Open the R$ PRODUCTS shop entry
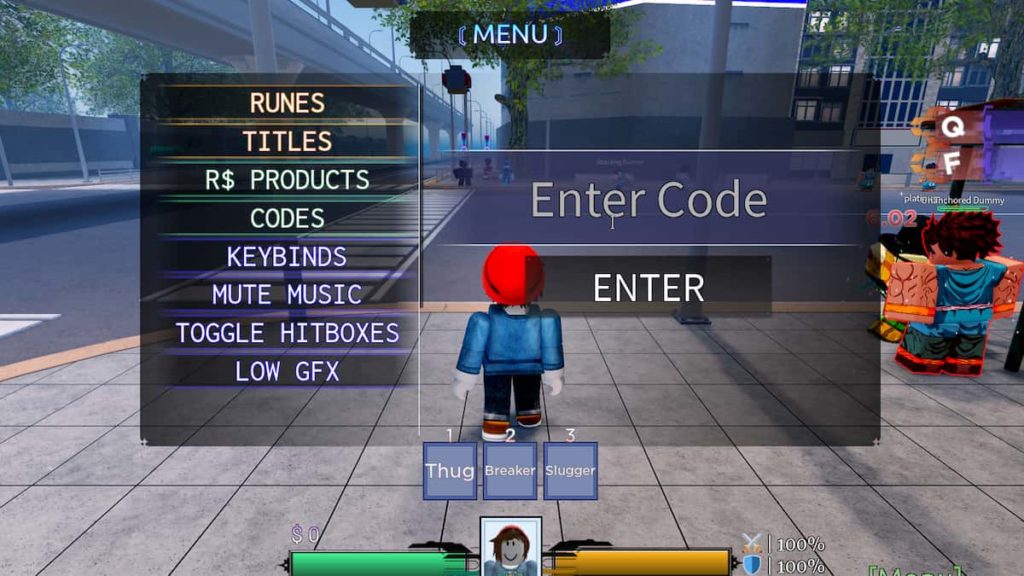1024x576 pixels. (x=287, y=180)
